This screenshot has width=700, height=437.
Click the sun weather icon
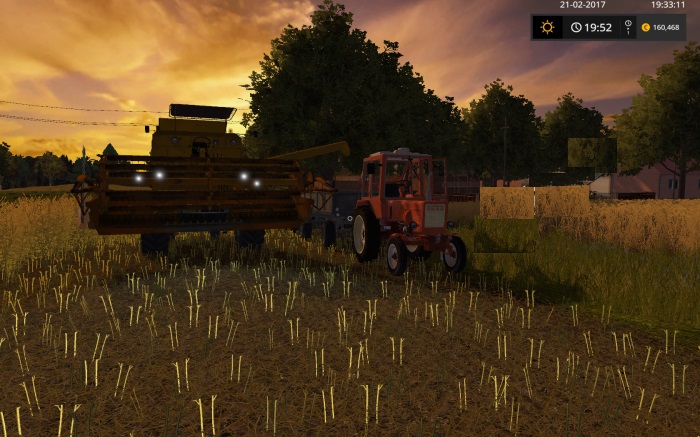click(547, 27)
